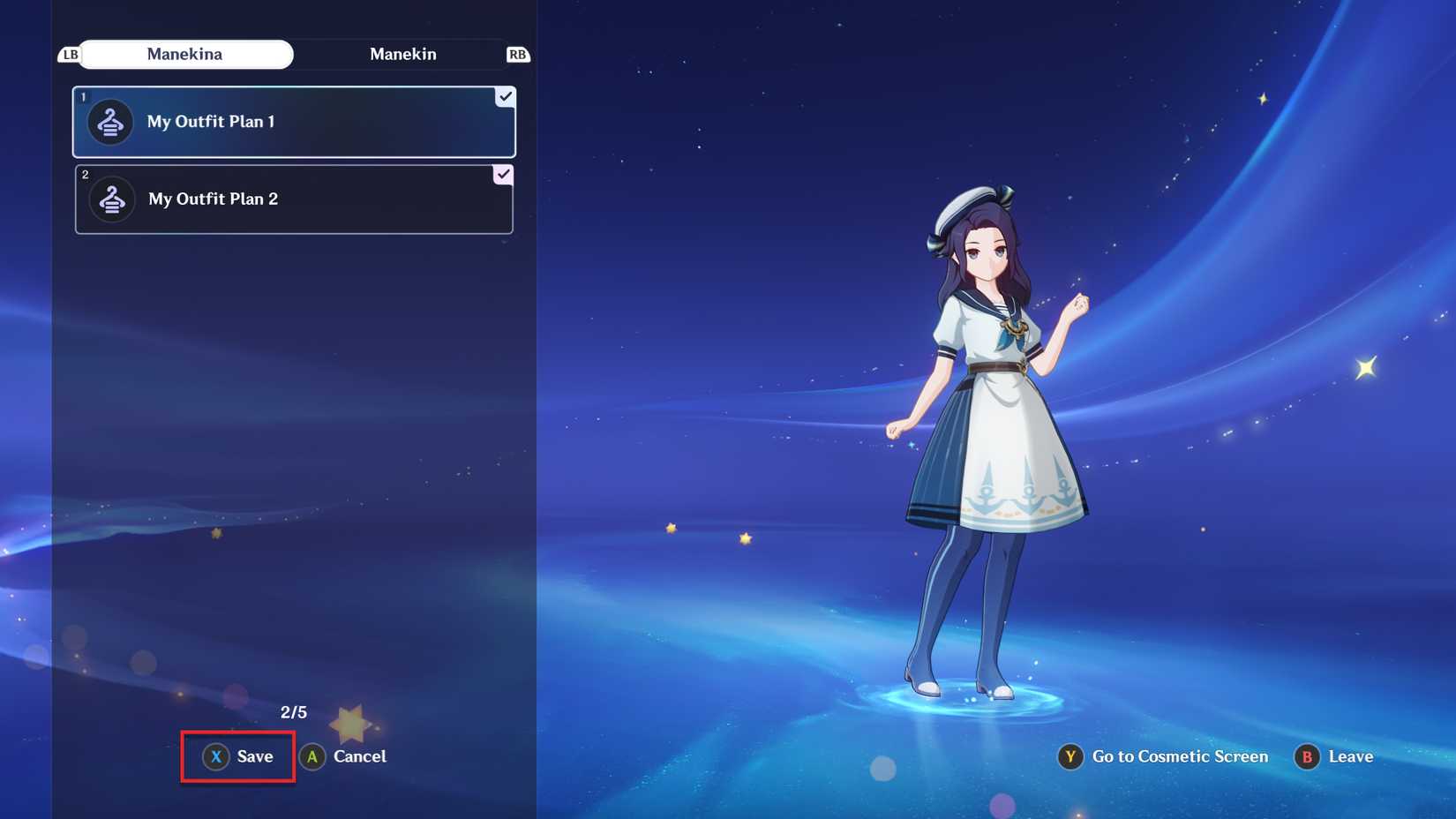Click the LB shoulder button indicator
Viewport: 1456px width, 819px height.
point(69,54)
